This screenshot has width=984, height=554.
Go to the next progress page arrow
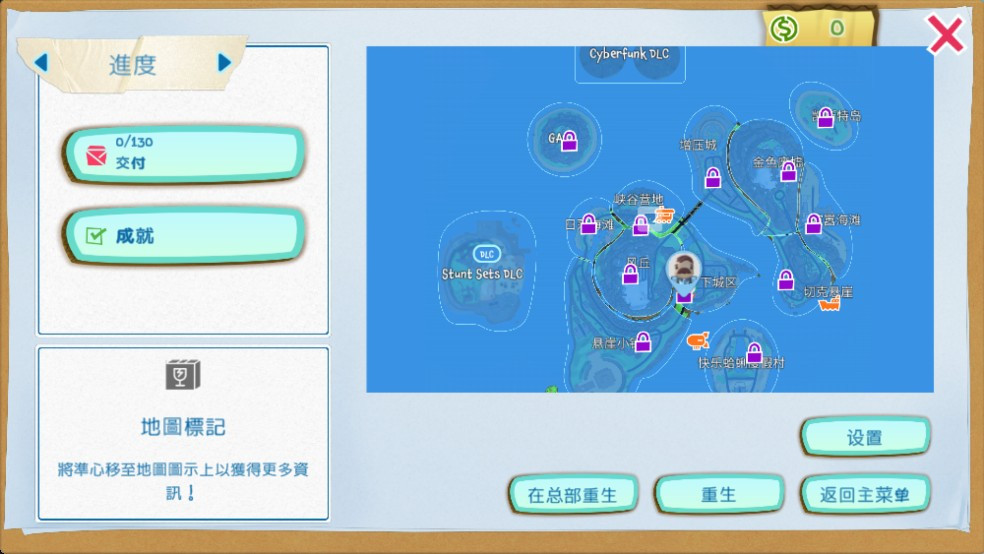[x=224, y=63]
